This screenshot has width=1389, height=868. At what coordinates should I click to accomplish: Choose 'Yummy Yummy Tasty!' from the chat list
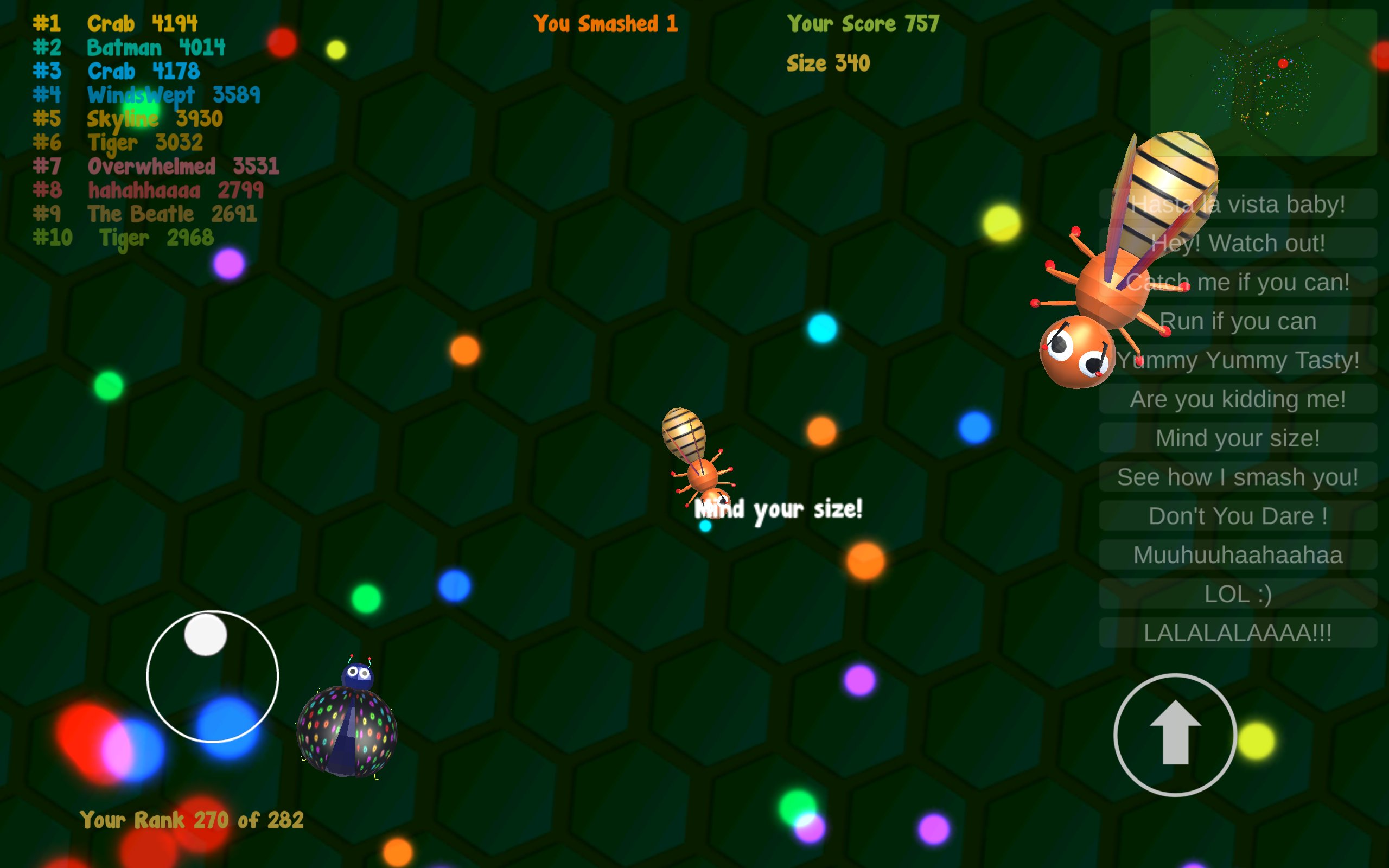[1237, 360]
